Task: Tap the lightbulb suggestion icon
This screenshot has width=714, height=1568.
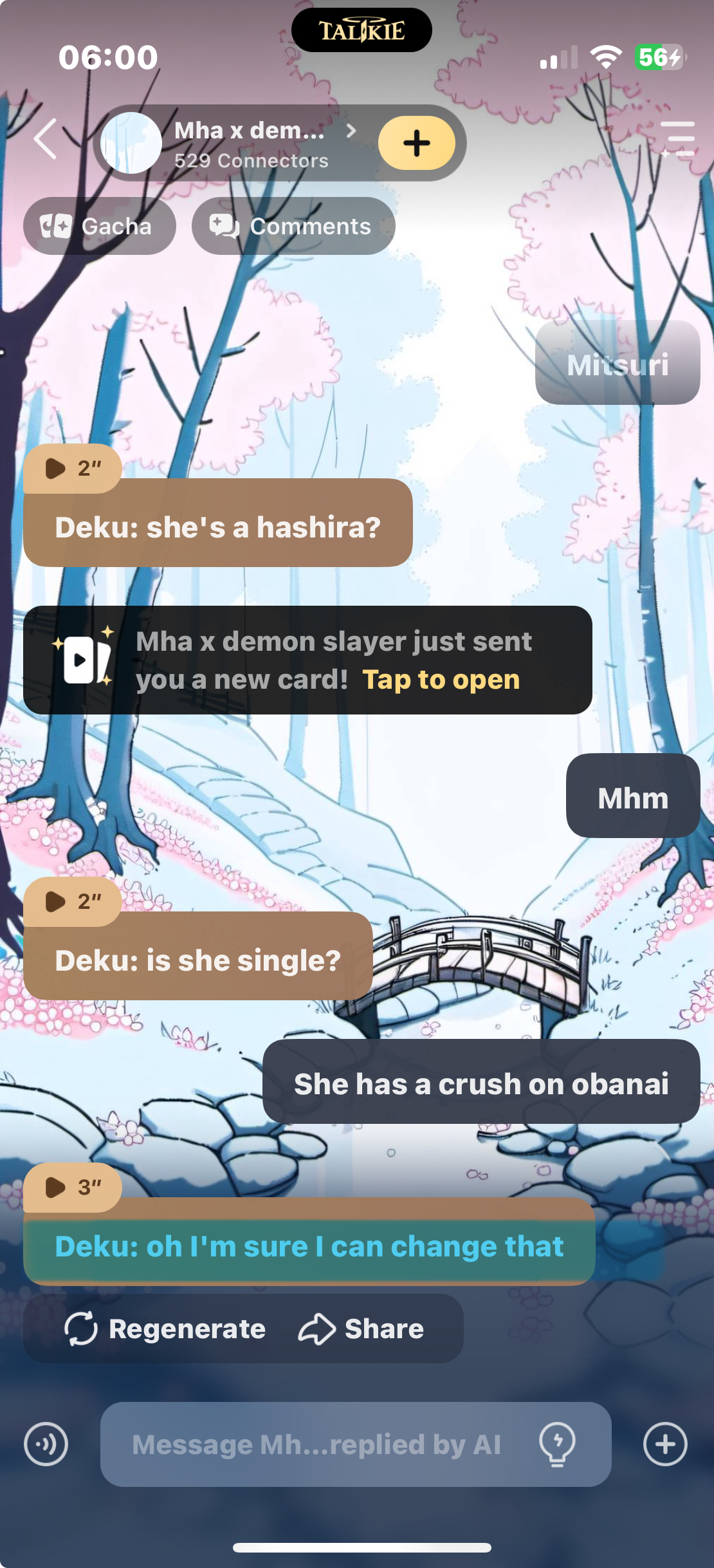Action: [x=557, y=1444]
